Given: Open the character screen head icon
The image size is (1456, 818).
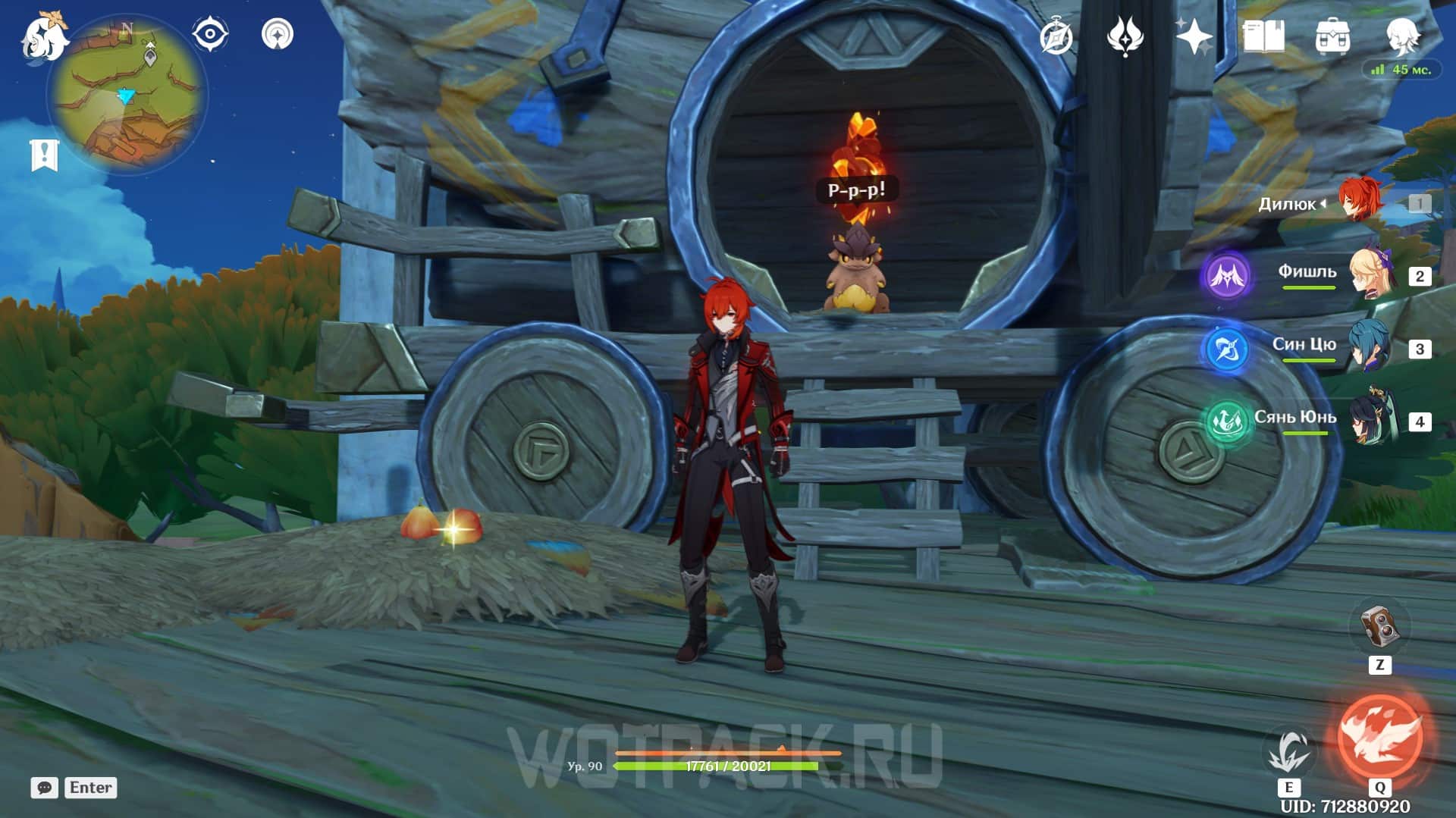Looking at the screenshot, I should coord(1402,35).
